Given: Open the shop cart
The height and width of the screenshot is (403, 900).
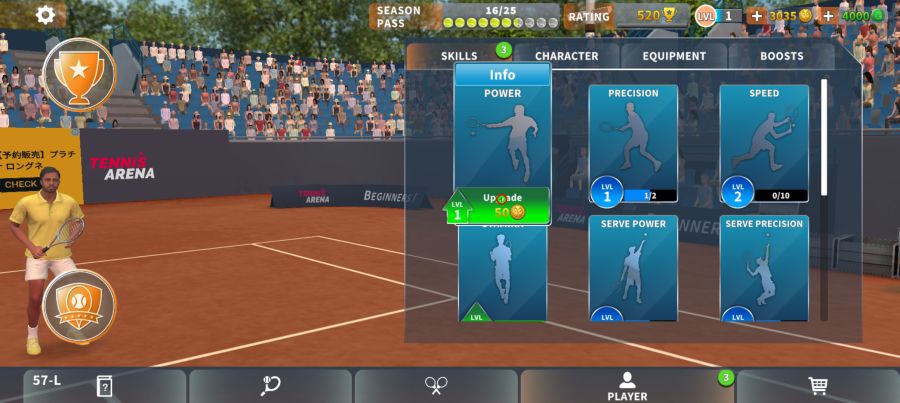Looking at the screenshot, I should 818,386.
